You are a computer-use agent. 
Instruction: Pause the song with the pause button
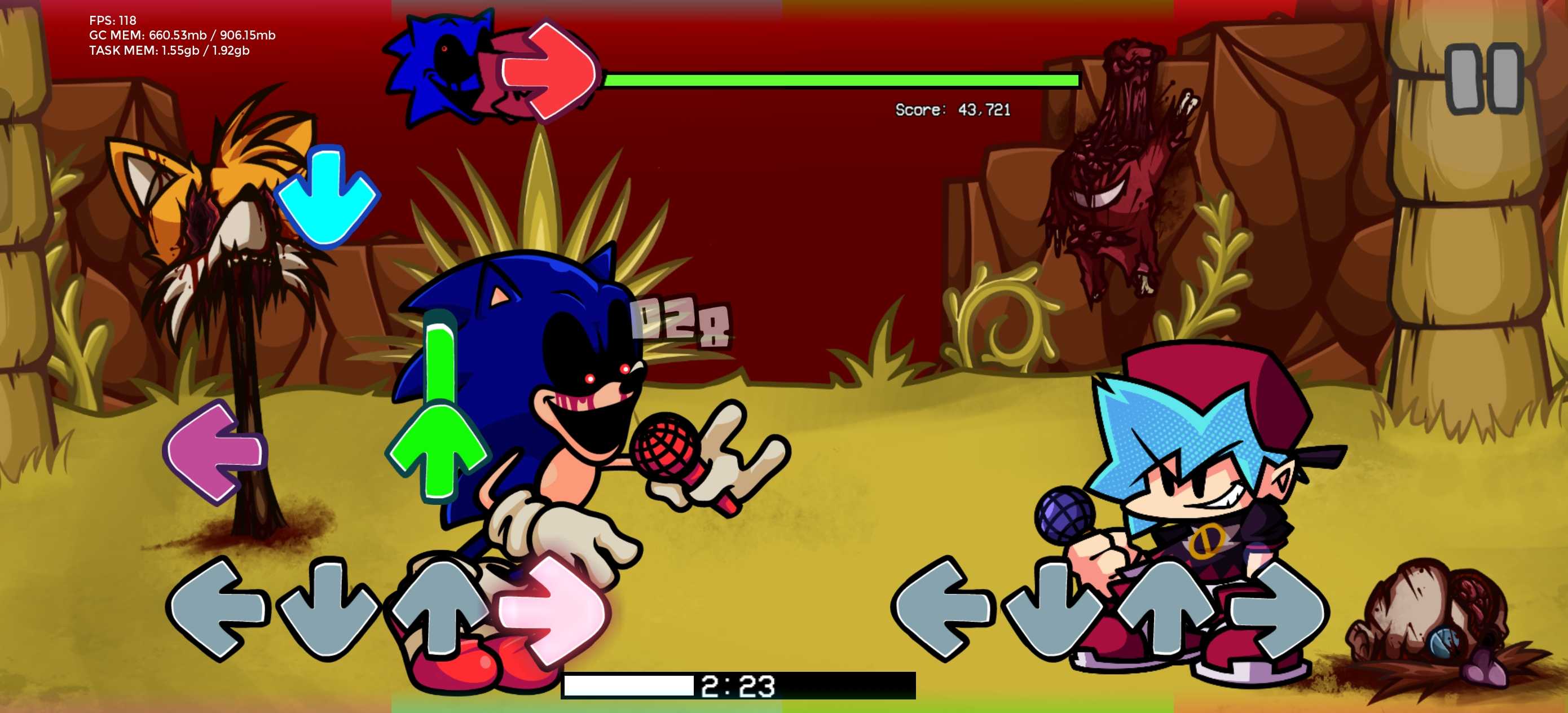pyautogui.click(x=1483, y=78)
